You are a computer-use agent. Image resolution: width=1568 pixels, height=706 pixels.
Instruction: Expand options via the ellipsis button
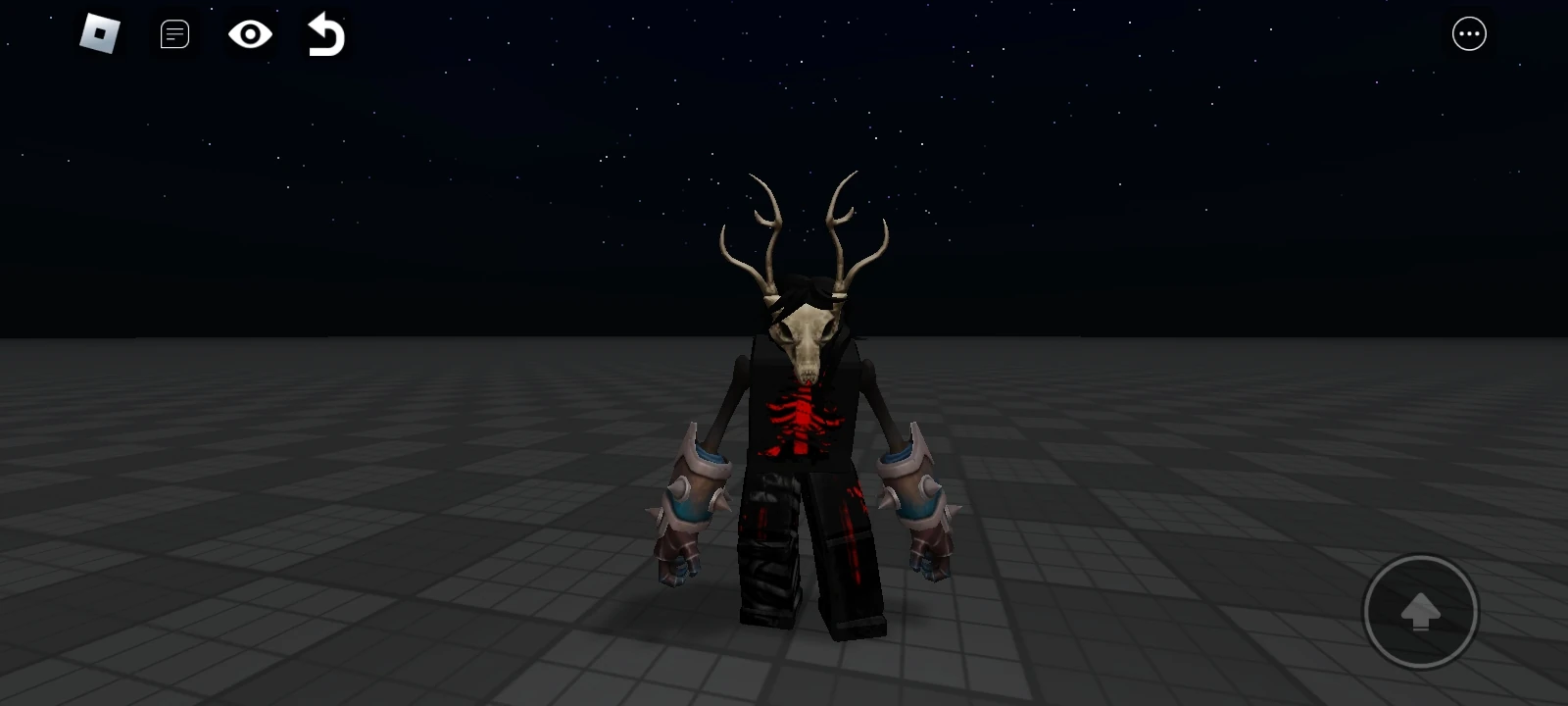pos(1468,33)
